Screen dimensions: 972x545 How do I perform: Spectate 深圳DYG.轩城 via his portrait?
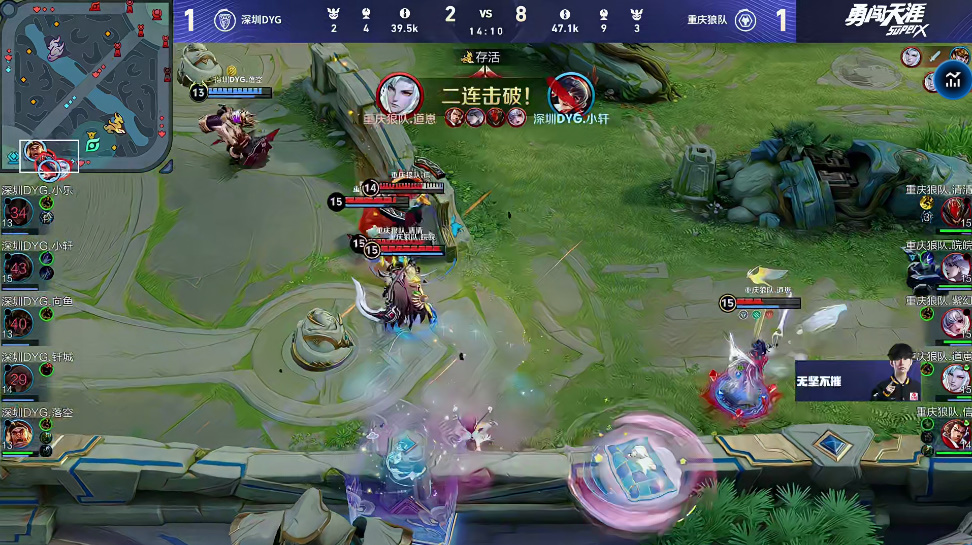coord(19,379)
